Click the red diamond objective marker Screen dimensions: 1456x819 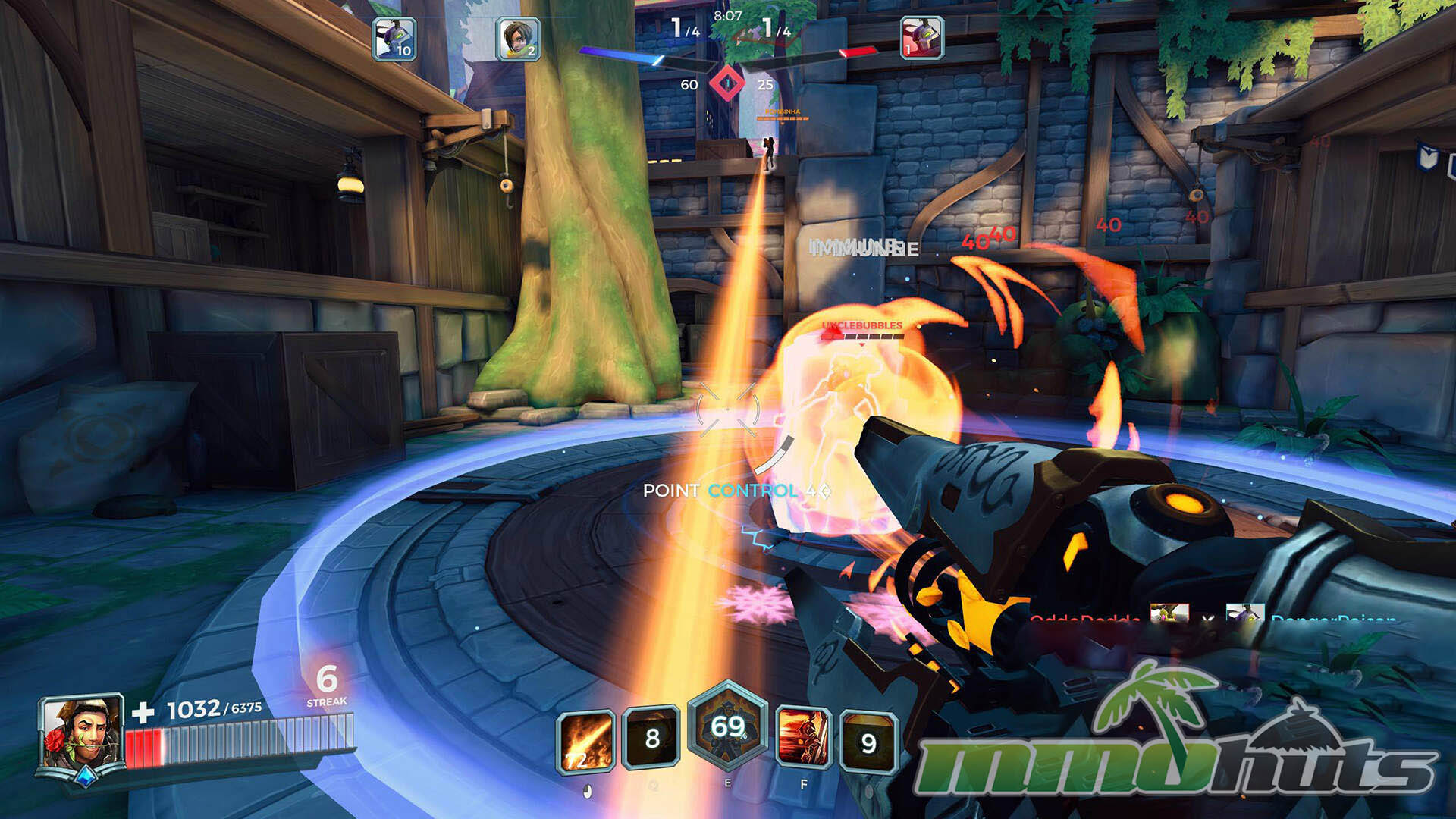(726, 84)
